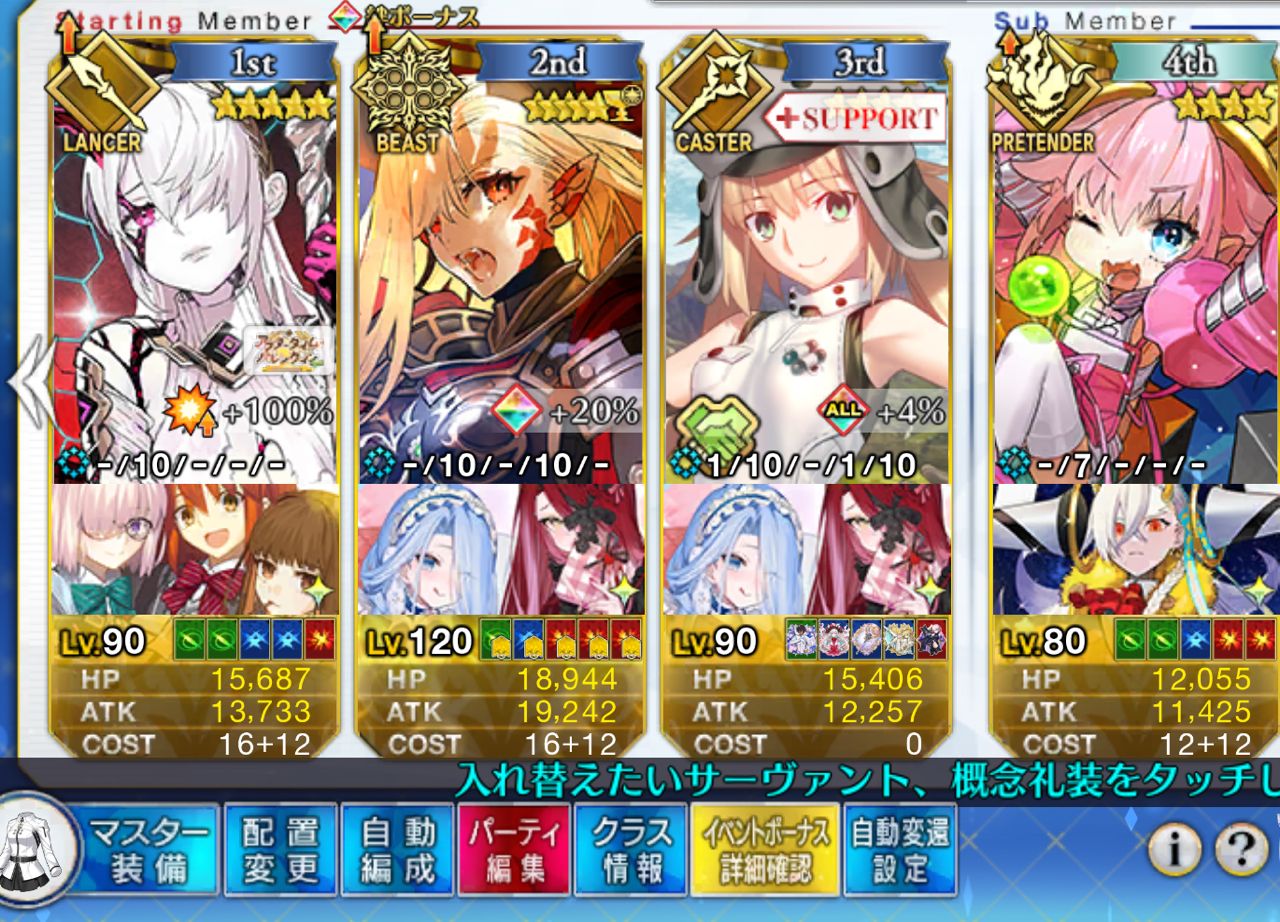Image resolution: width=1280 pixels, height=922 pixels.
Task: Show クラス情報 class info
Action: click(632, 850)
